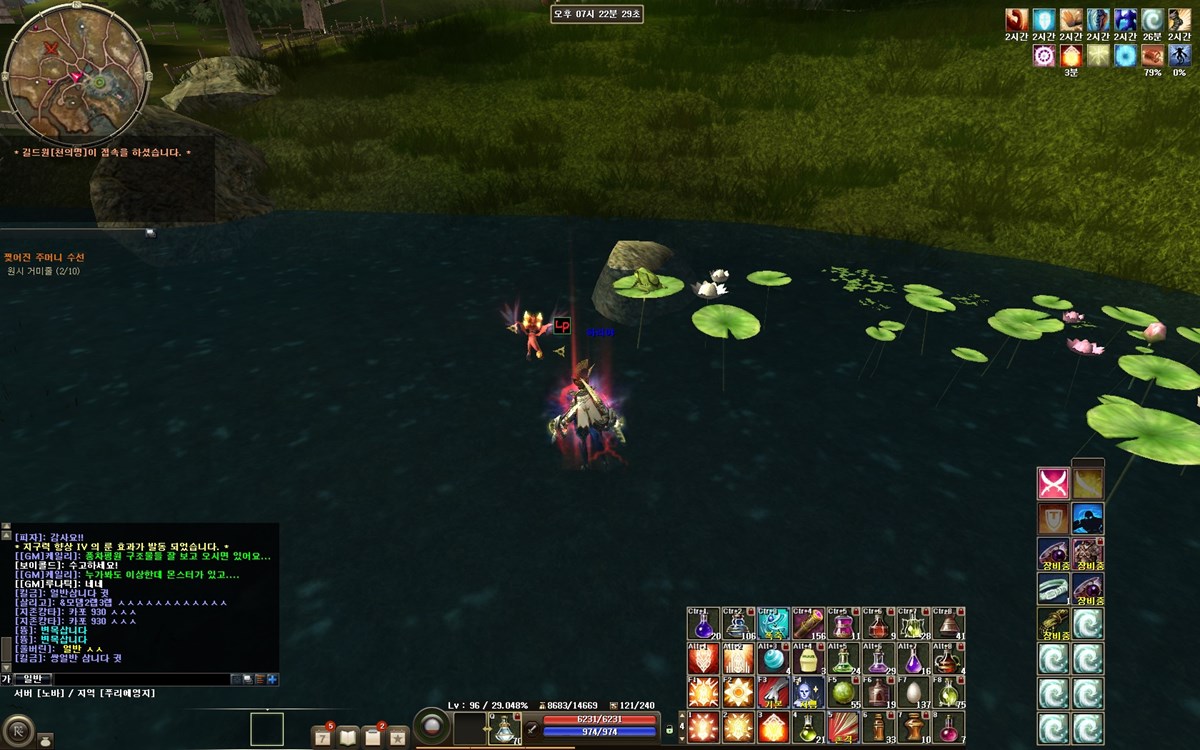The height and width of the screenshot is (750, 1200).
Task: Click the star favorites button
Action: (398, 737)
